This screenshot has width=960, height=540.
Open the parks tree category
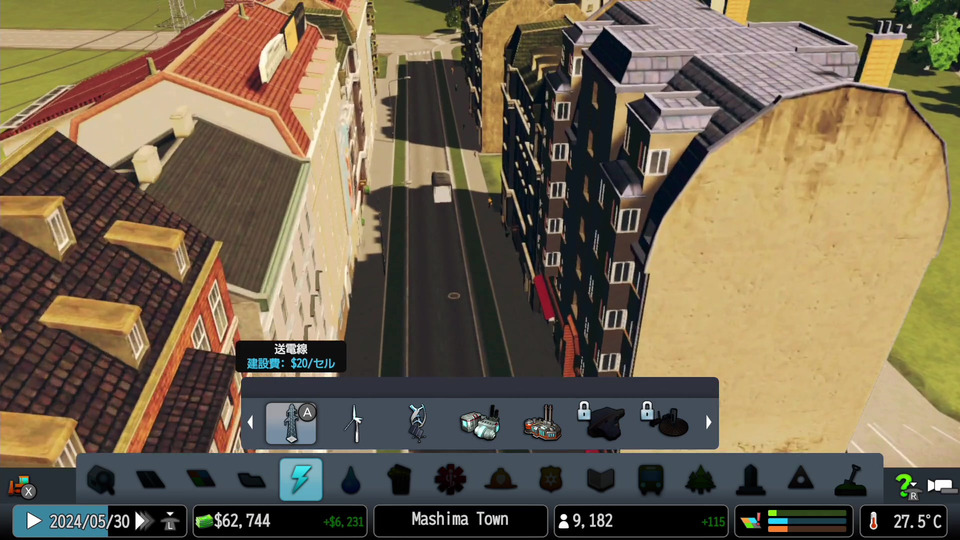(701, 480)
